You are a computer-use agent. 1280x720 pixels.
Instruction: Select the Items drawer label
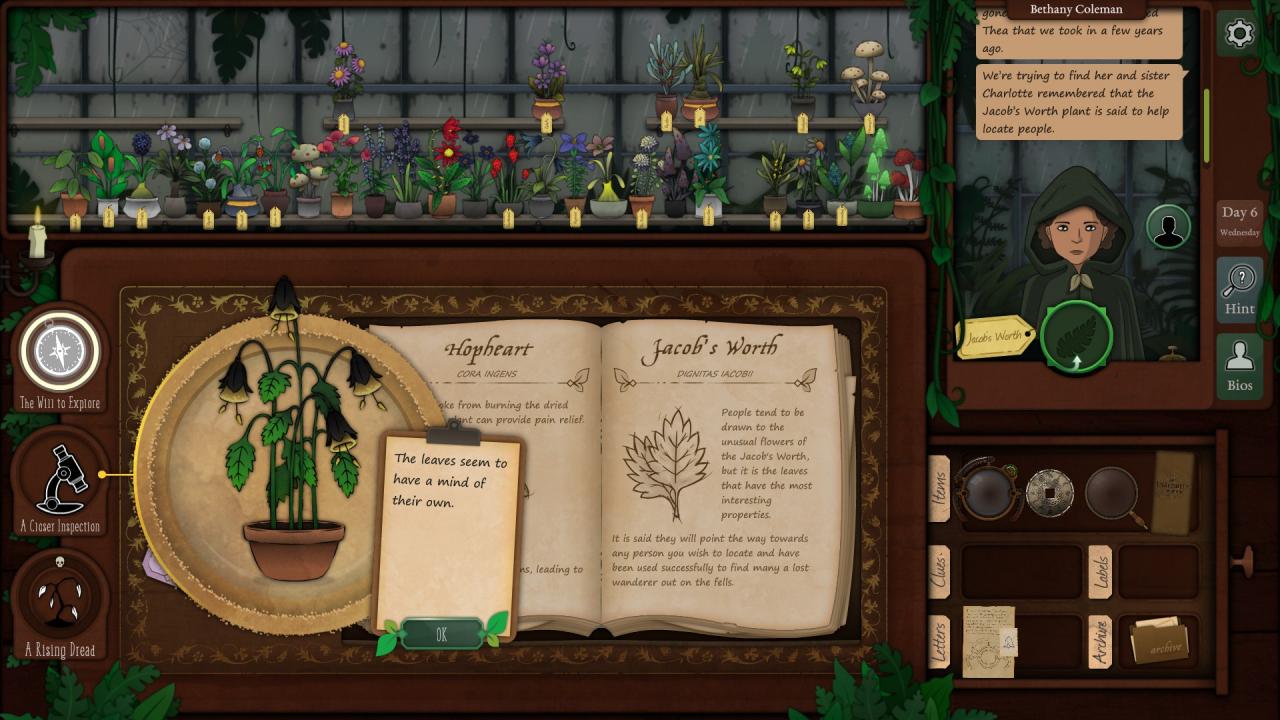coord(939,489)
